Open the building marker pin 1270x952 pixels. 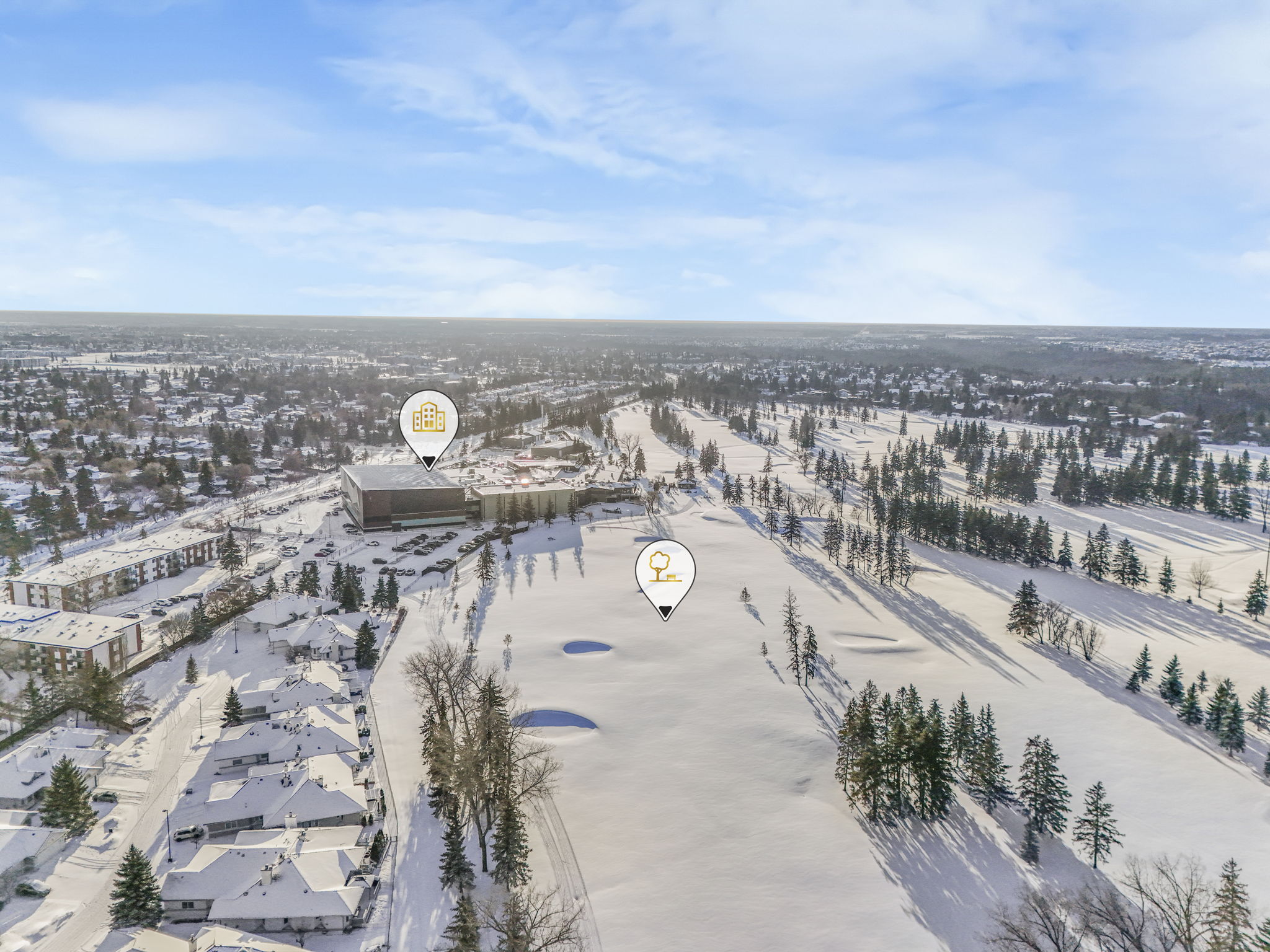[x=429, y=419]
